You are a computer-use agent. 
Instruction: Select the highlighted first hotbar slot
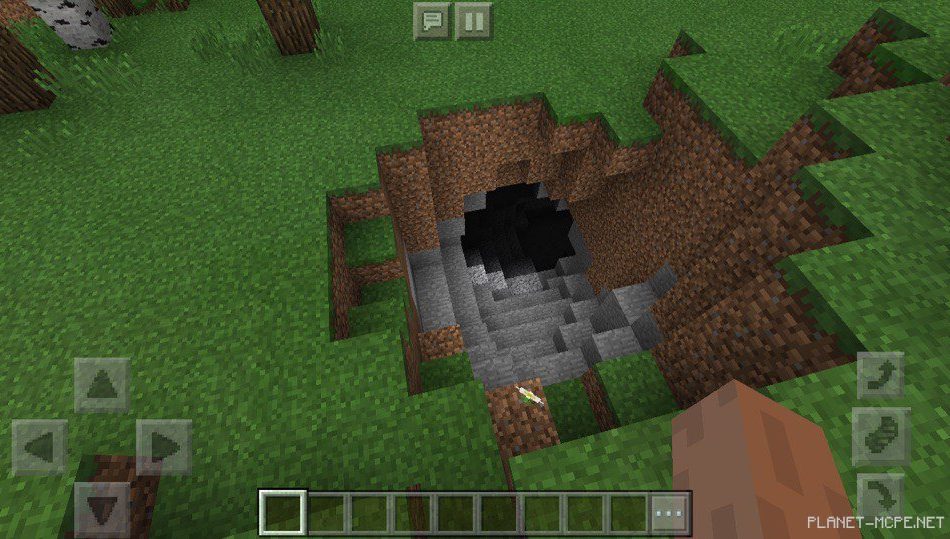[282, 514]
